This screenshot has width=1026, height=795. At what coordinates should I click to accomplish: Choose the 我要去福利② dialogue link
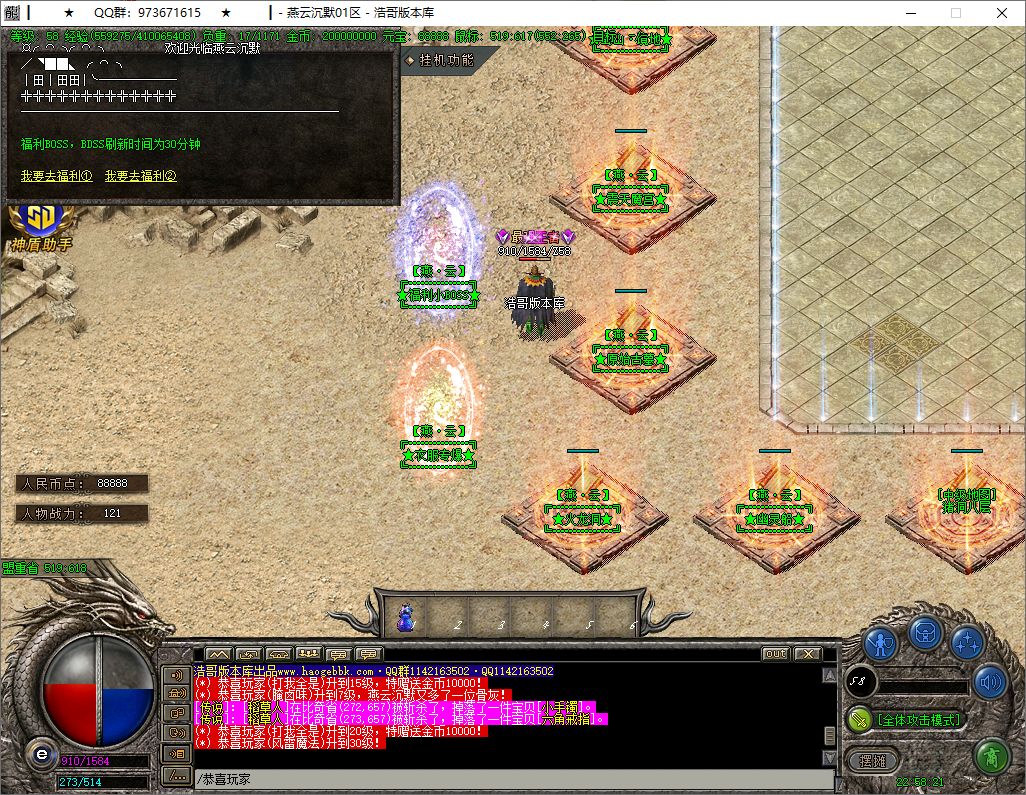(x=140, y=176)
